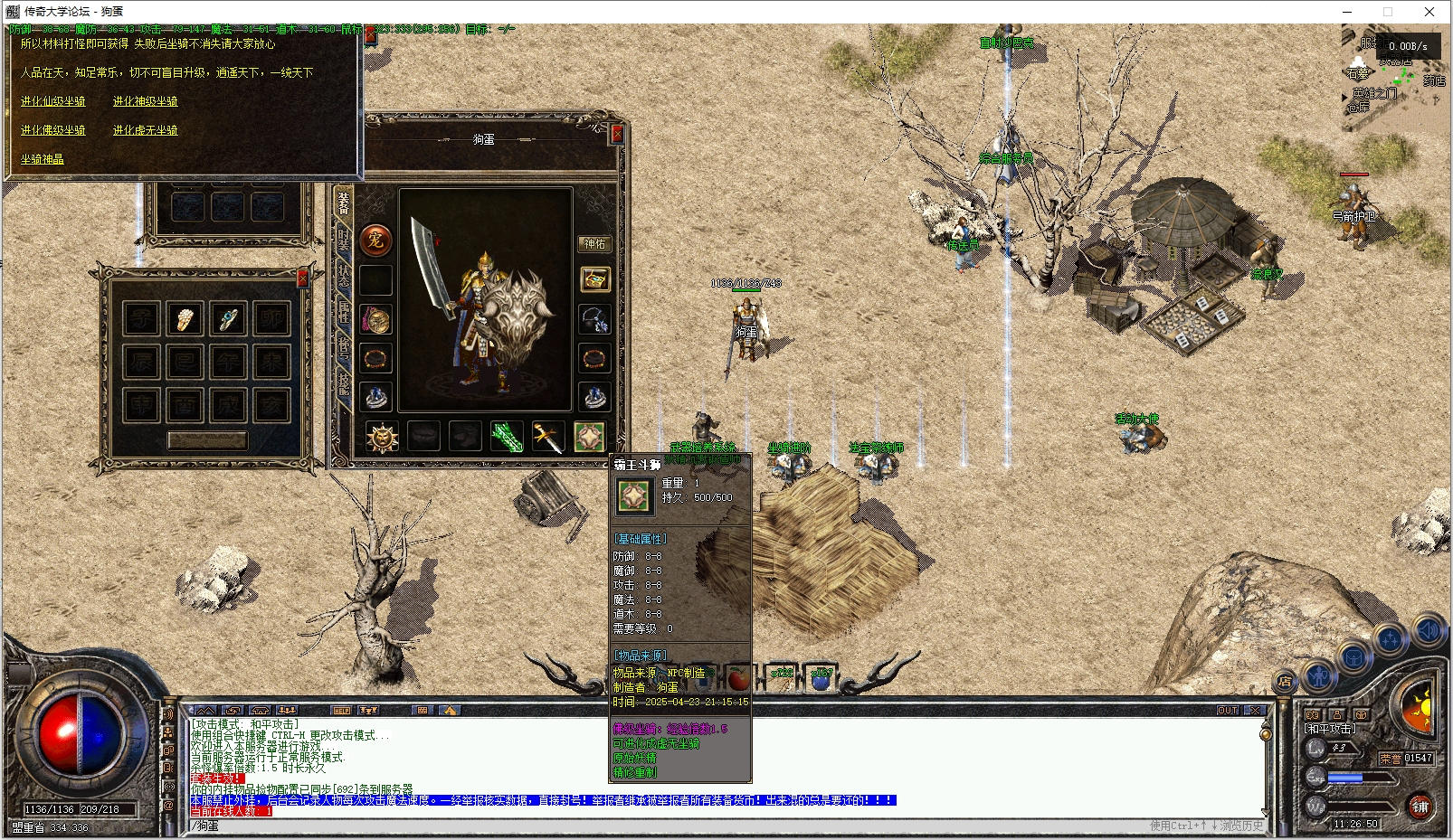The width and height of the screenshot is (1453, 840).
Task: Close the 狗蛋 character equipment panel
Action: (617, 135)
